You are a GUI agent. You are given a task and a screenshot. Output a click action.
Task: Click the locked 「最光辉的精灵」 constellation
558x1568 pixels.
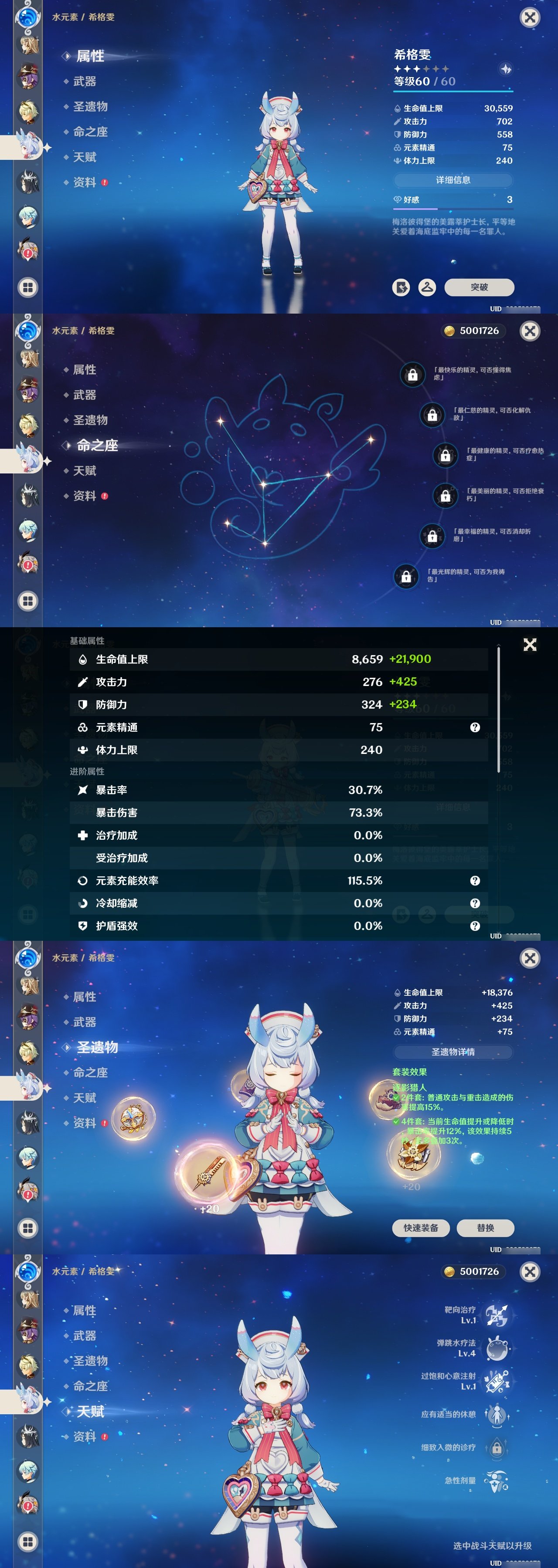pos(406,575)
